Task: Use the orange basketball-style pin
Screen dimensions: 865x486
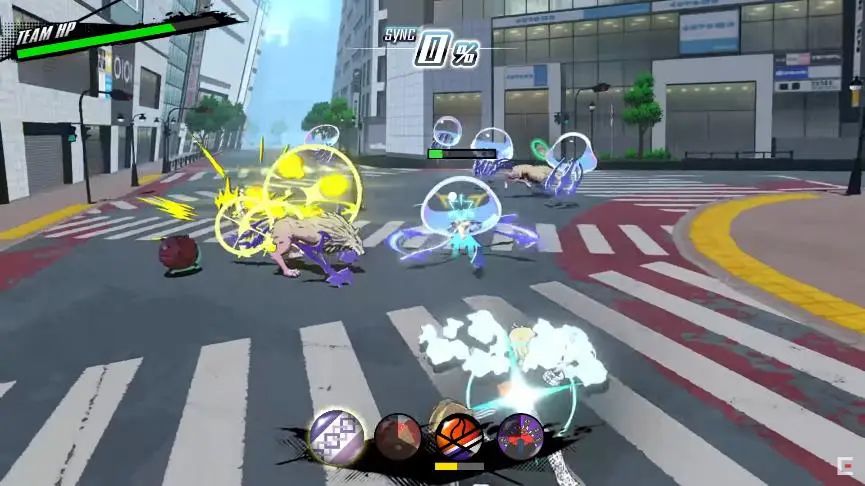Action: 457,437
